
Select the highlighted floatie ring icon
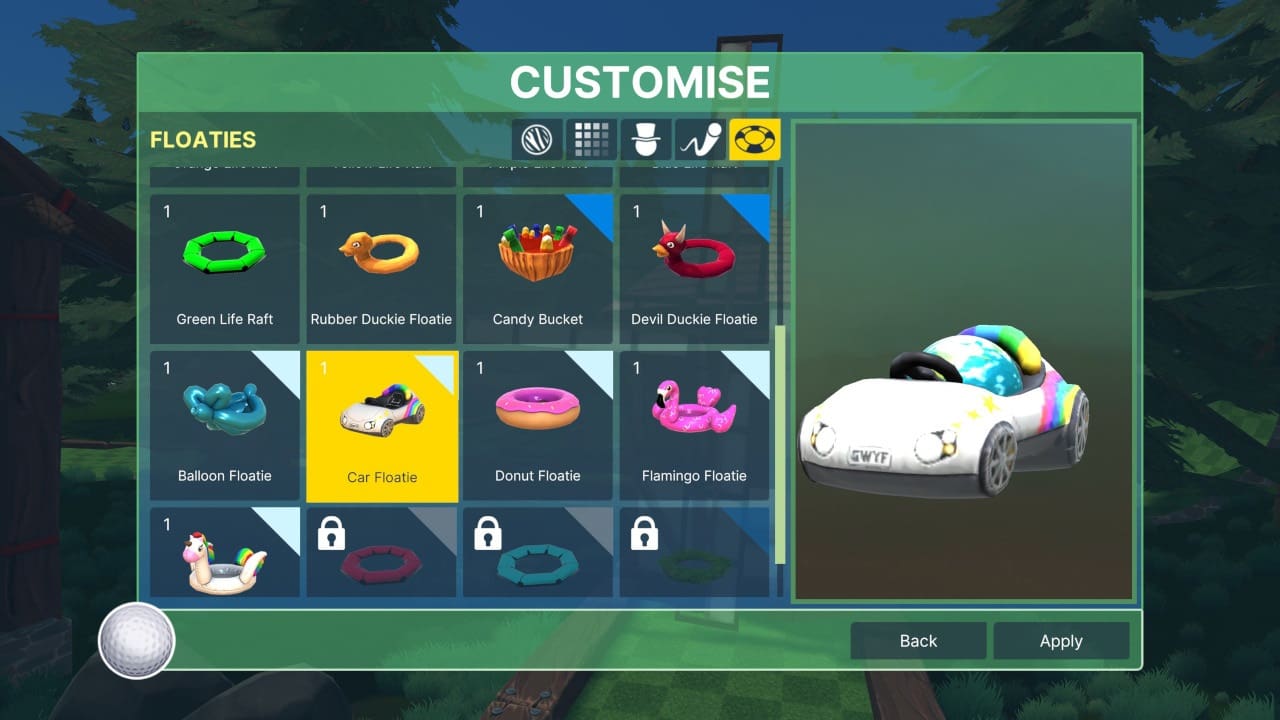(x=755, y=139)
